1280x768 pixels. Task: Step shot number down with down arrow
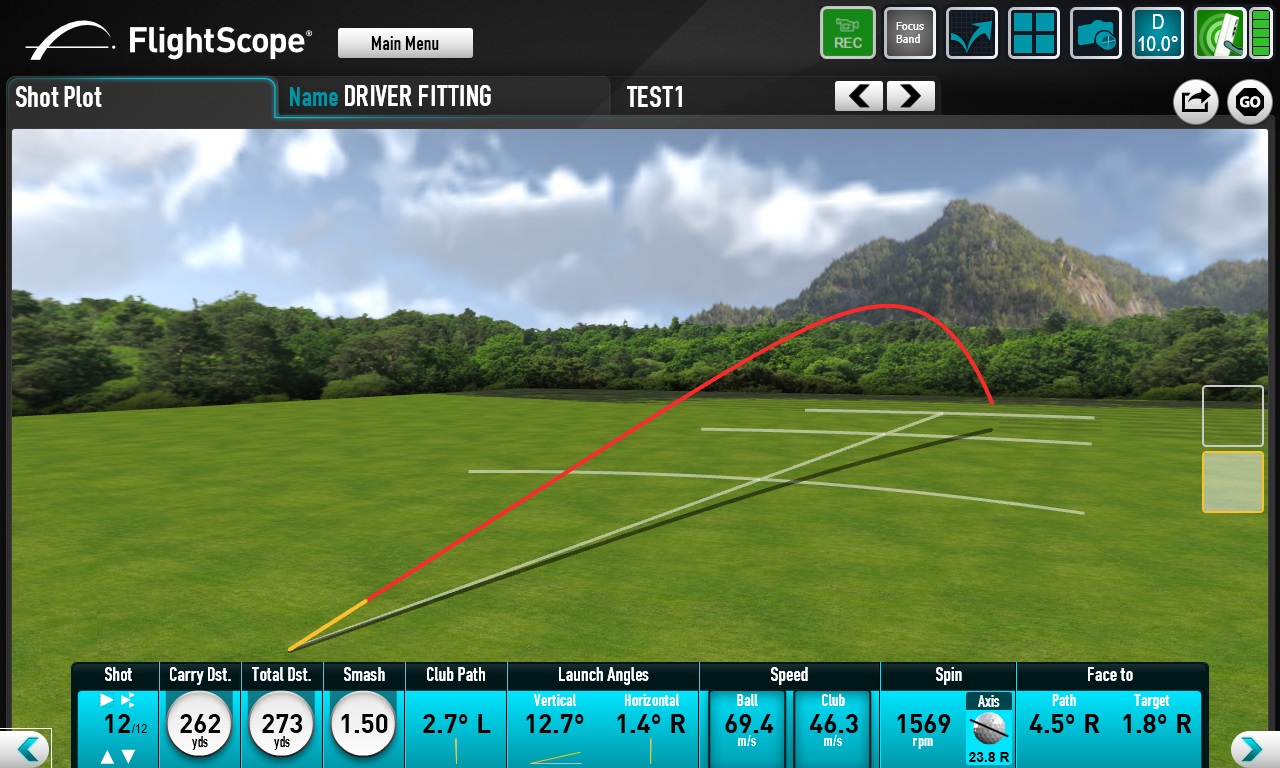tap(129, 757)
